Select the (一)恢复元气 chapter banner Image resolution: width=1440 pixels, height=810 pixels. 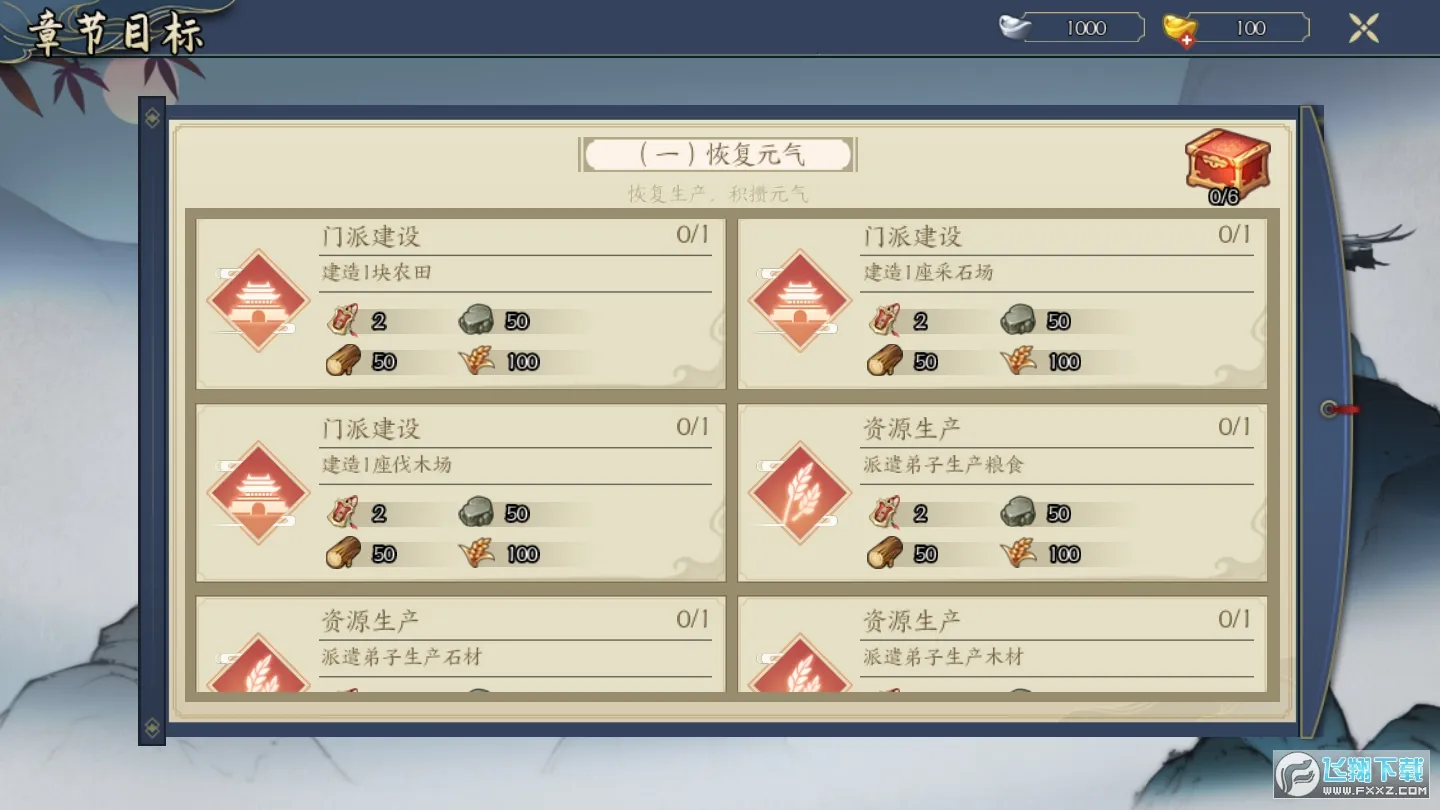(x=717, y=153)
